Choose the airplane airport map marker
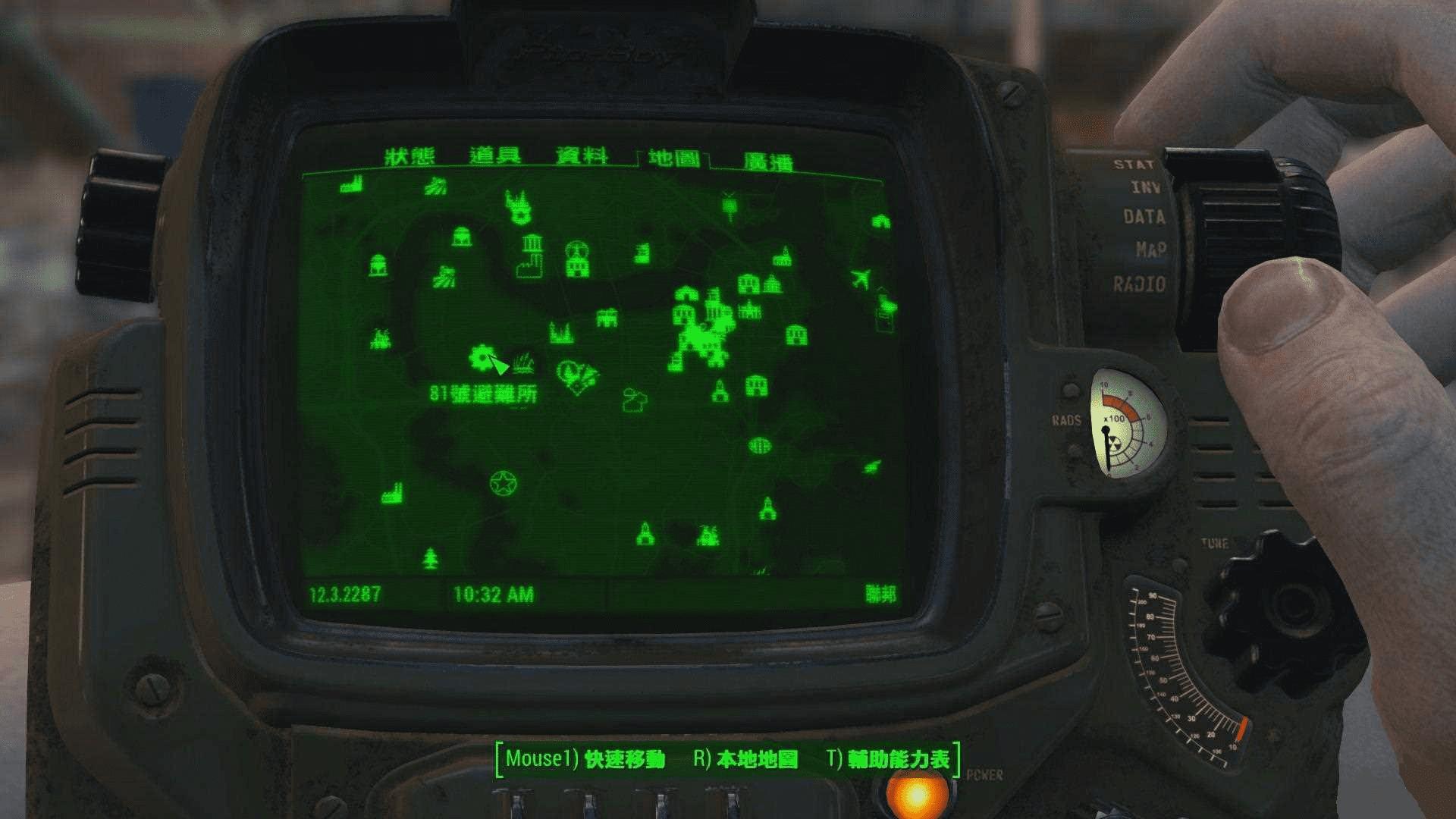Viewport: 1456px width, 819px height. 860,278
